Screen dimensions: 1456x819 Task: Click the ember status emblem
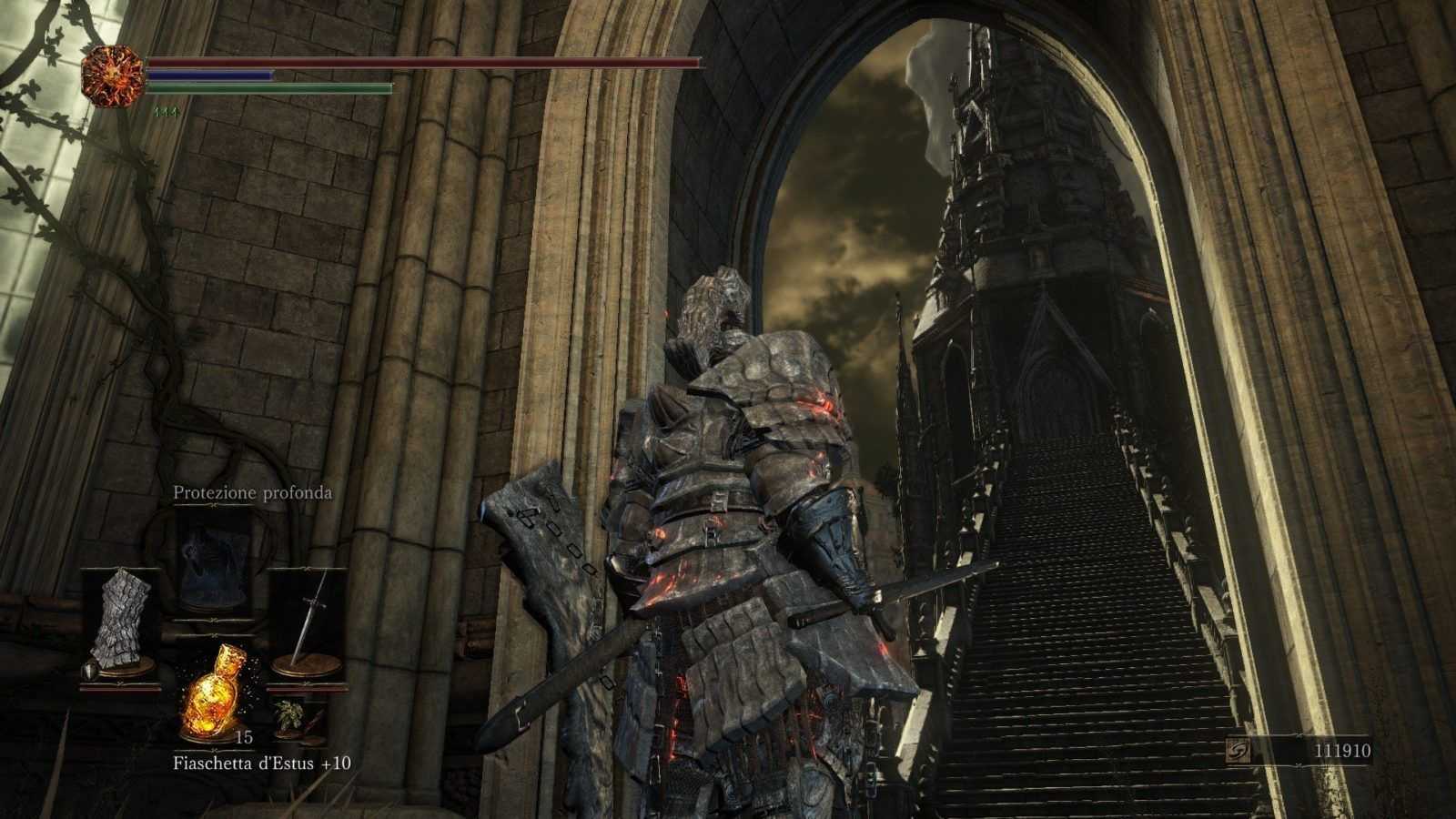(x=113, y=73)
